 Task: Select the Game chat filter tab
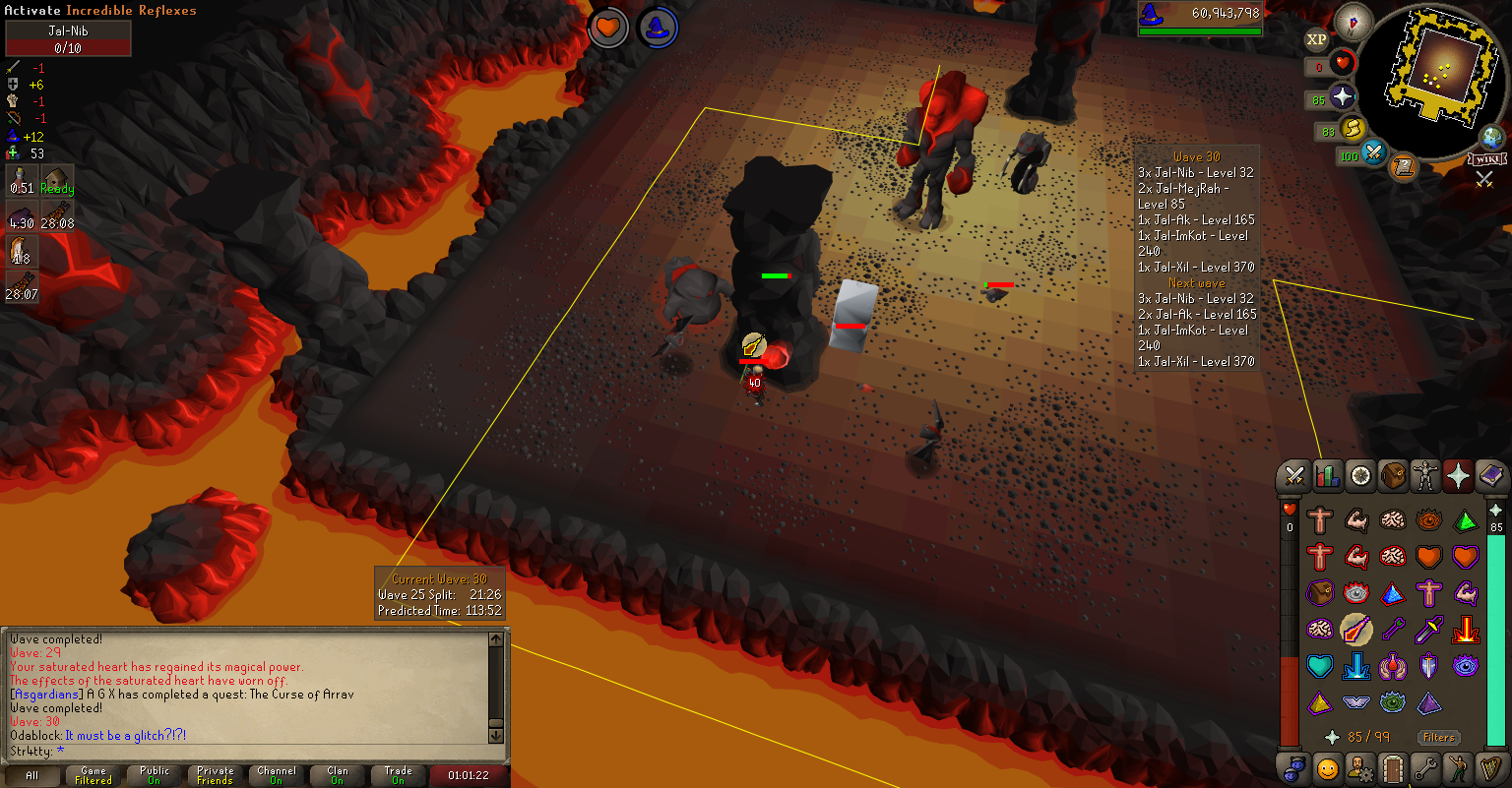[x=94, y=775]
